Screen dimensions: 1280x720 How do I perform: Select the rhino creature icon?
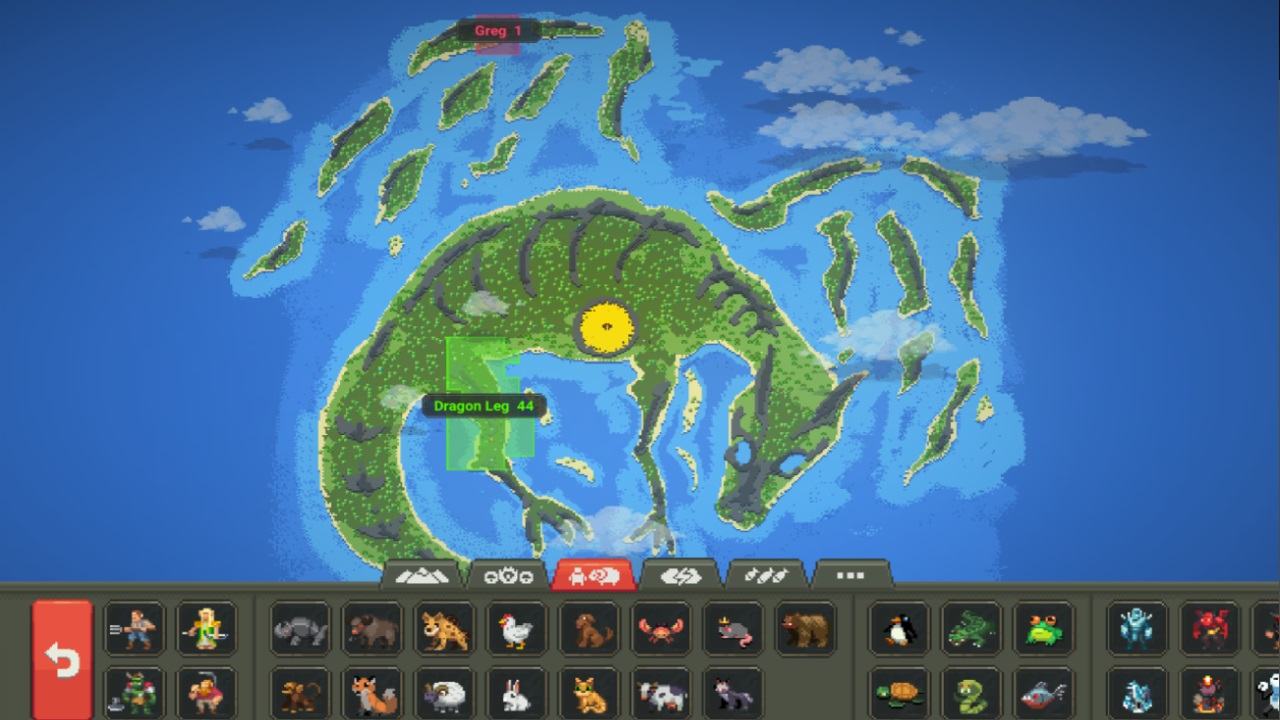coord(298,630)
